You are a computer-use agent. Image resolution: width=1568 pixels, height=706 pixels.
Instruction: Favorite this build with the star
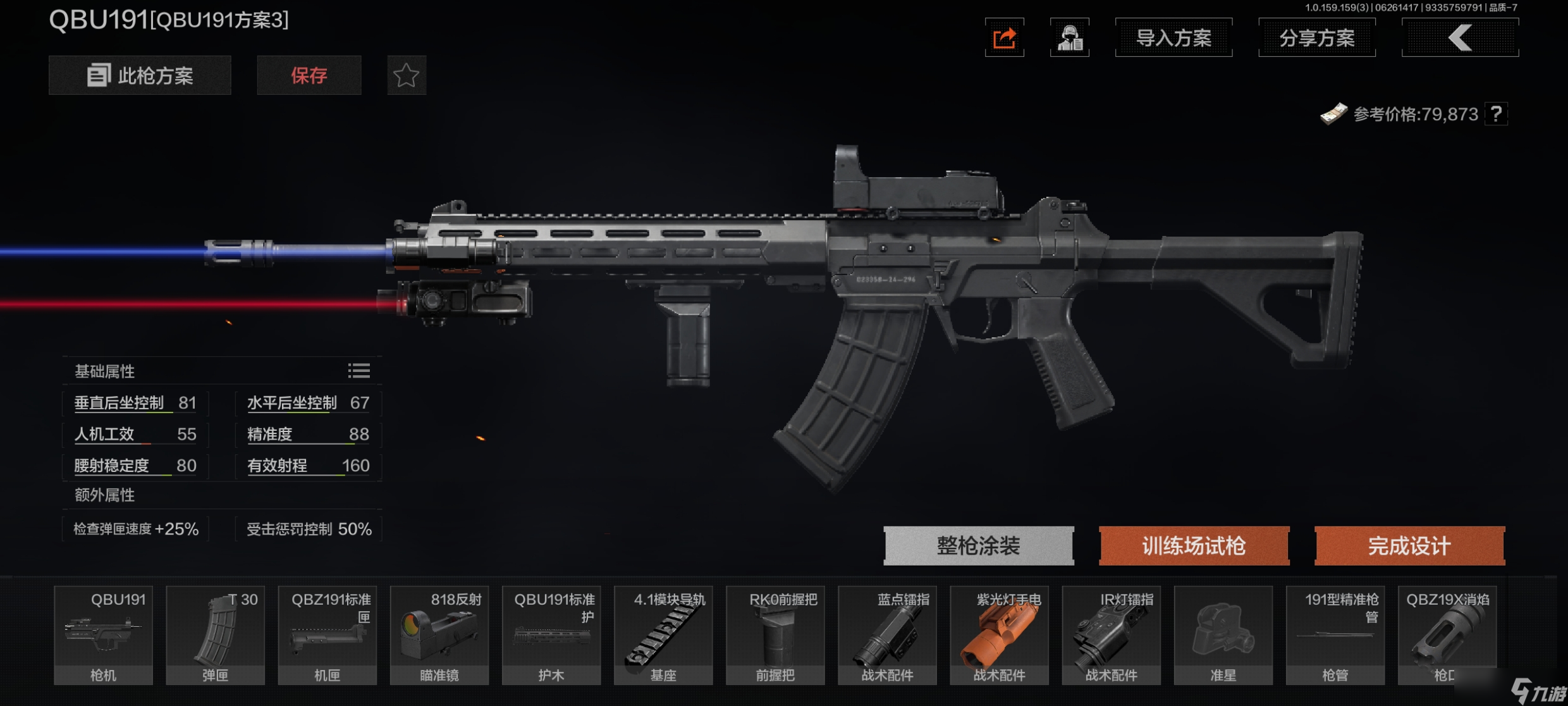(x=406, y=75)
